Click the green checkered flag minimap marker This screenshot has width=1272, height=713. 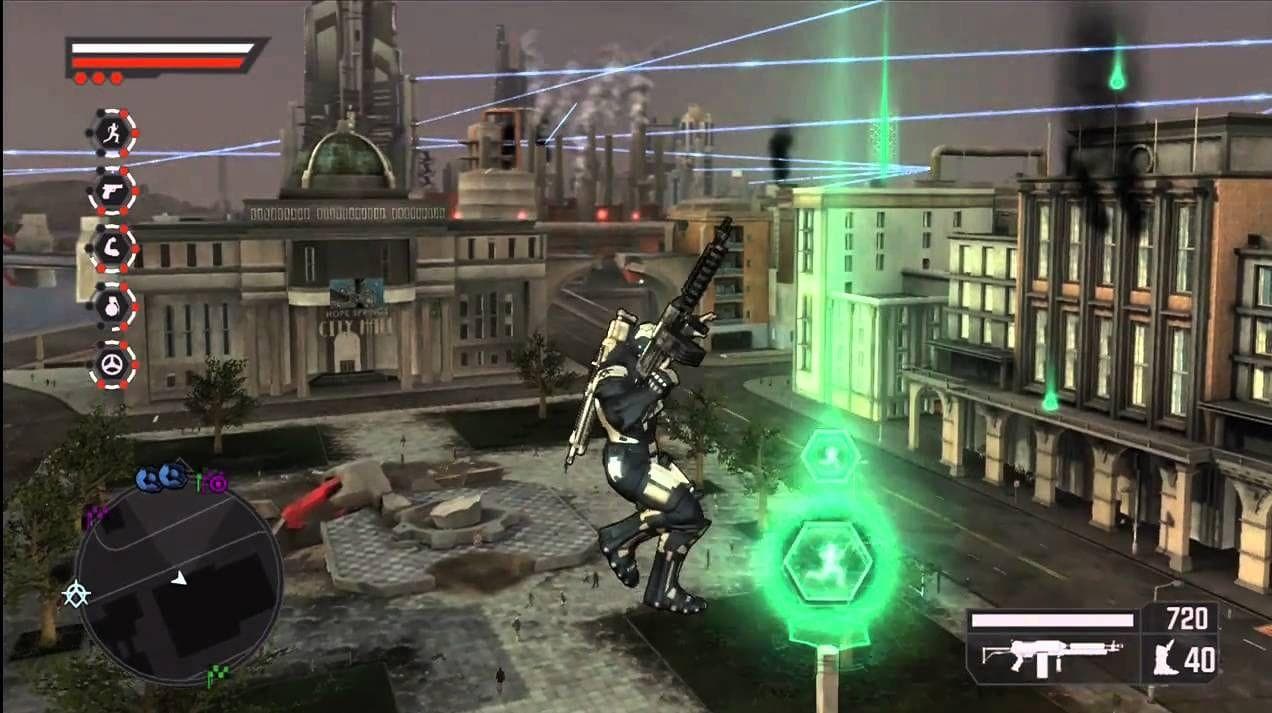[x=216, y=676]
